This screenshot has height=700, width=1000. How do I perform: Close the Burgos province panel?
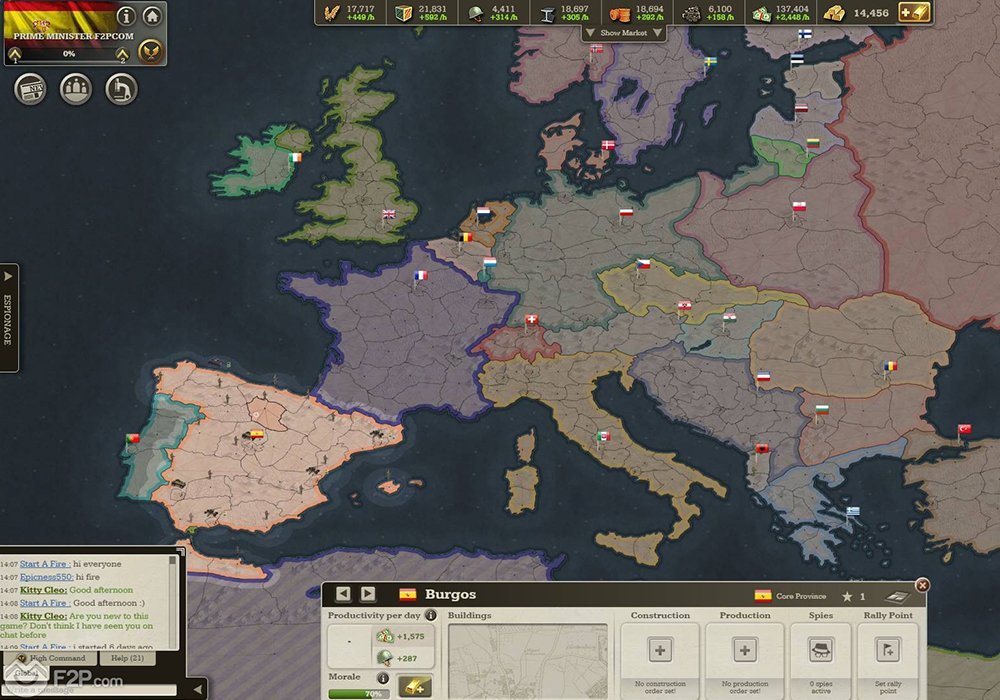click(922, 585)
